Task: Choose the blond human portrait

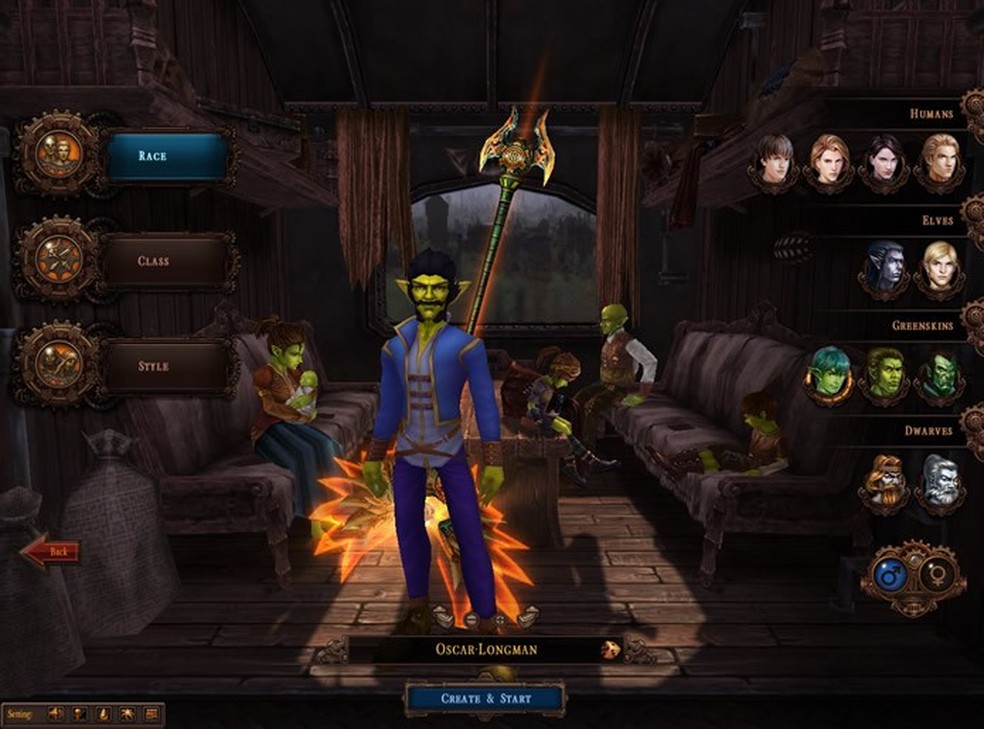Action: click(x=940, y=159)
